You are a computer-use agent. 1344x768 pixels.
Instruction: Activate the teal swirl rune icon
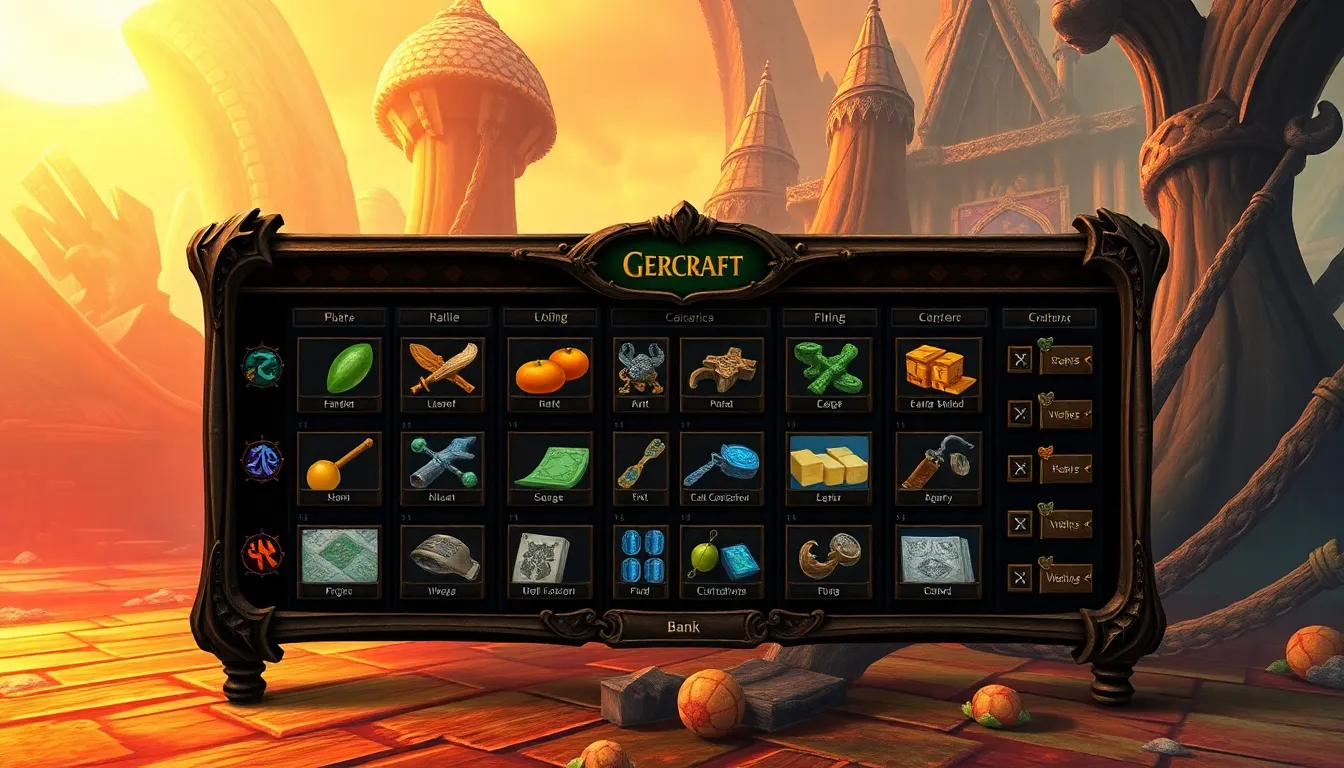[263, 367]
